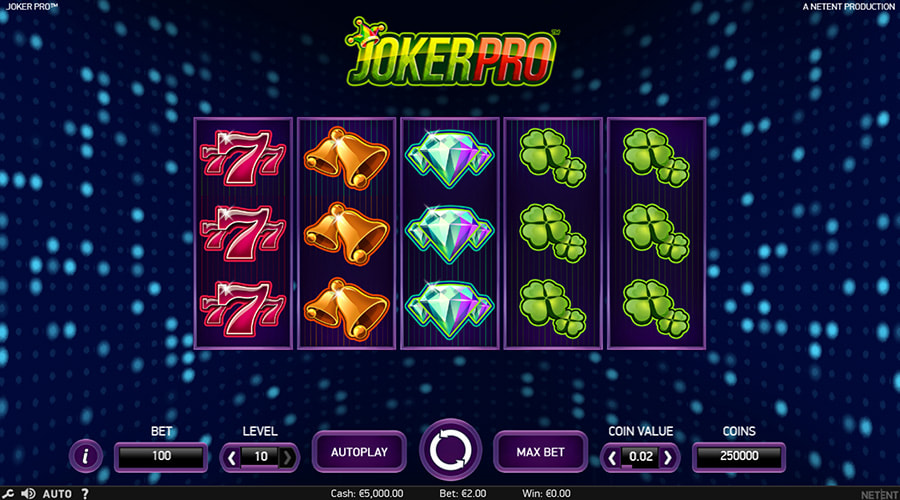This screenshot has height=500, width=900.
Task: Raise the Coin Value
Action: tap(668, 457)
